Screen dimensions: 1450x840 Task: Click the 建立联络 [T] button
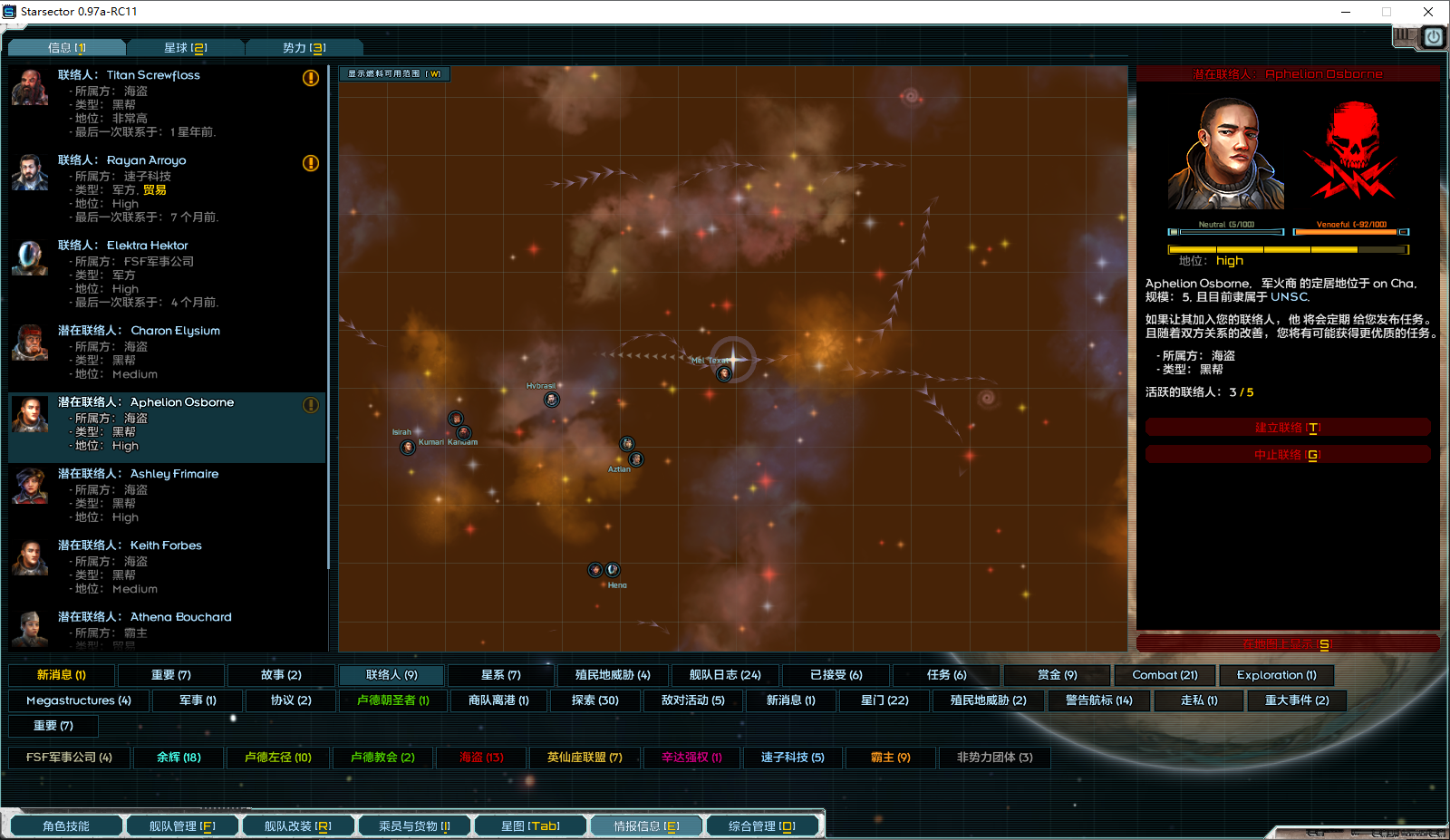1288,427
